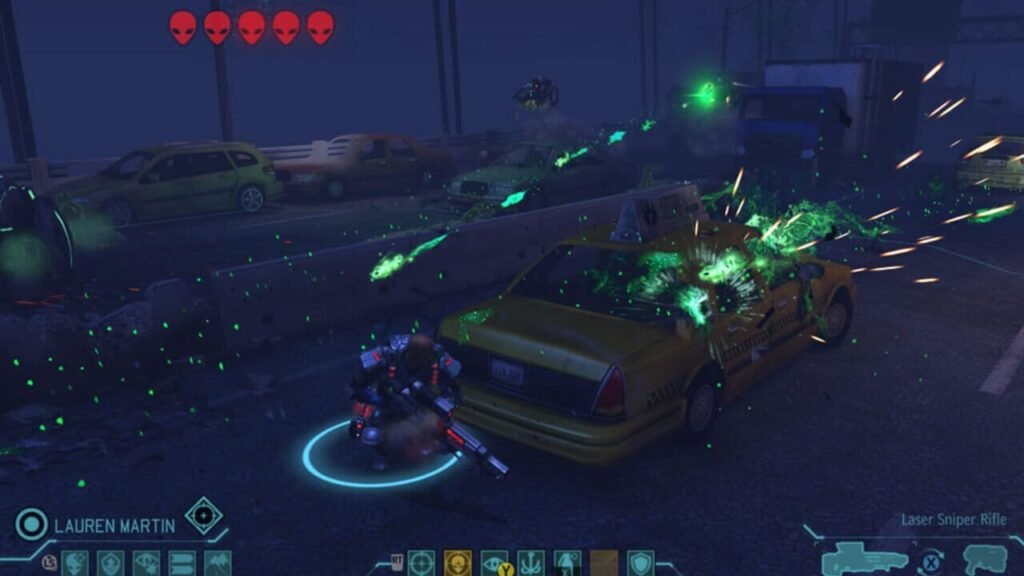Image resolution: width=1024 pixels, height=576 pixels.
Task: Choose the three stacked bars perk icon
Action: click(181, 563)
